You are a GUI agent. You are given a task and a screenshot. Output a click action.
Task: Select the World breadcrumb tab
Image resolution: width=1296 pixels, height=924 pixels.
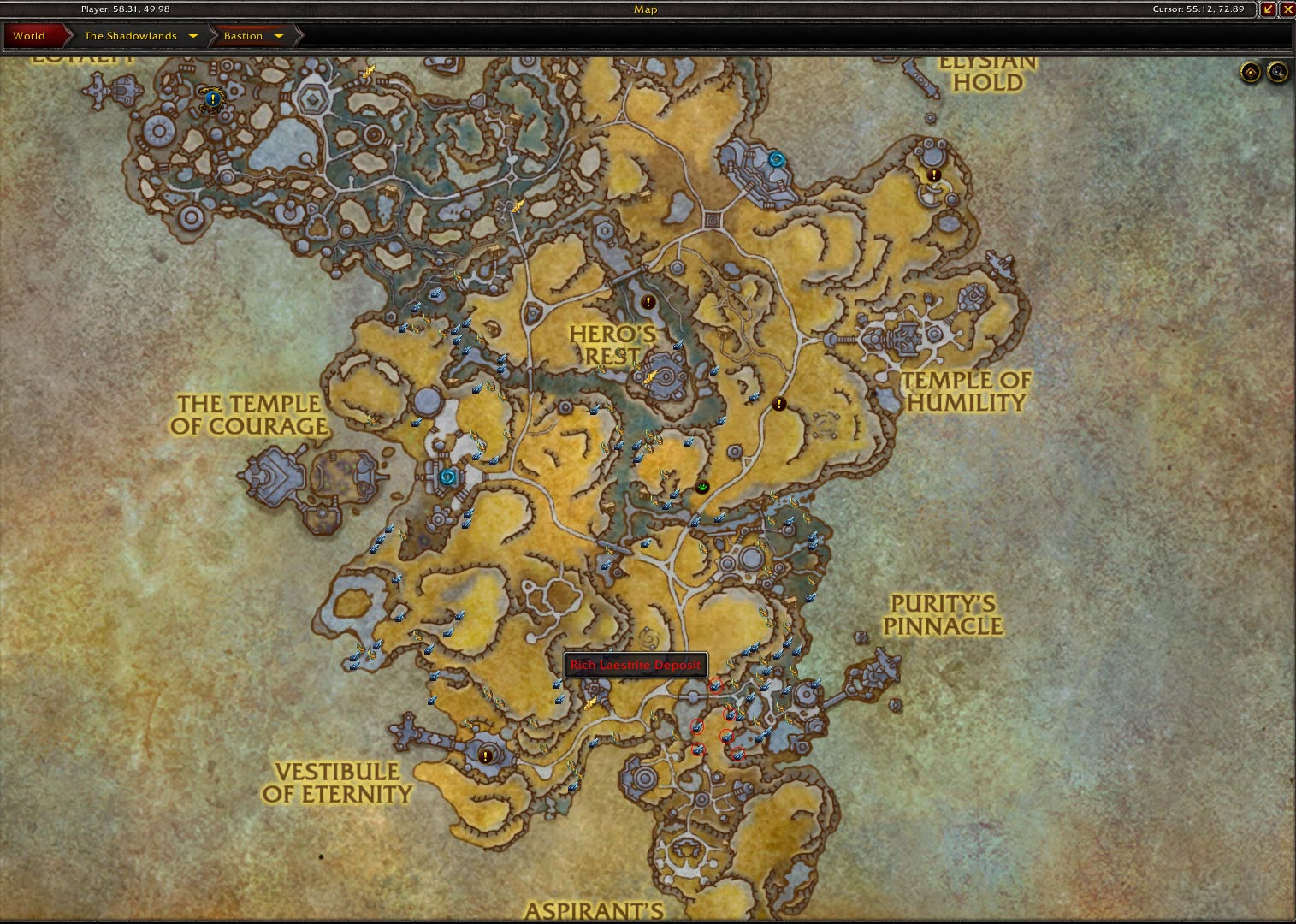[29, 36]
